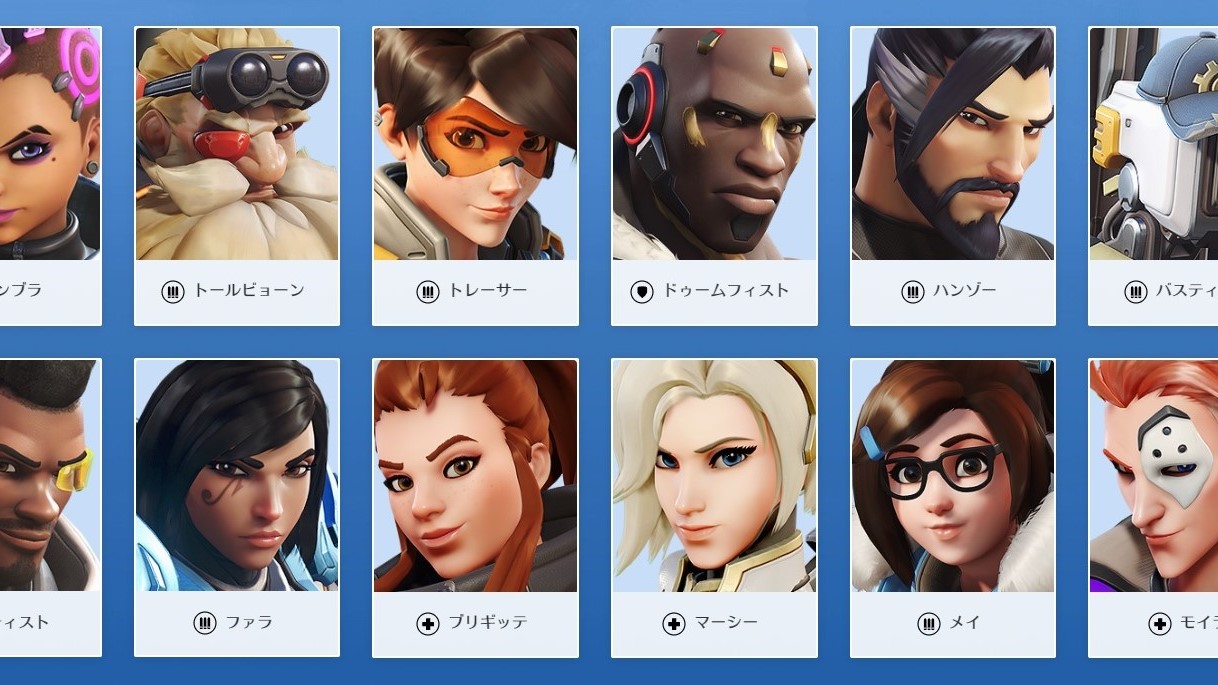The image size is (1218, 685).
Task: Select the Torbjörn hero card (トールビョーン)
Action: tap(237, 175)
